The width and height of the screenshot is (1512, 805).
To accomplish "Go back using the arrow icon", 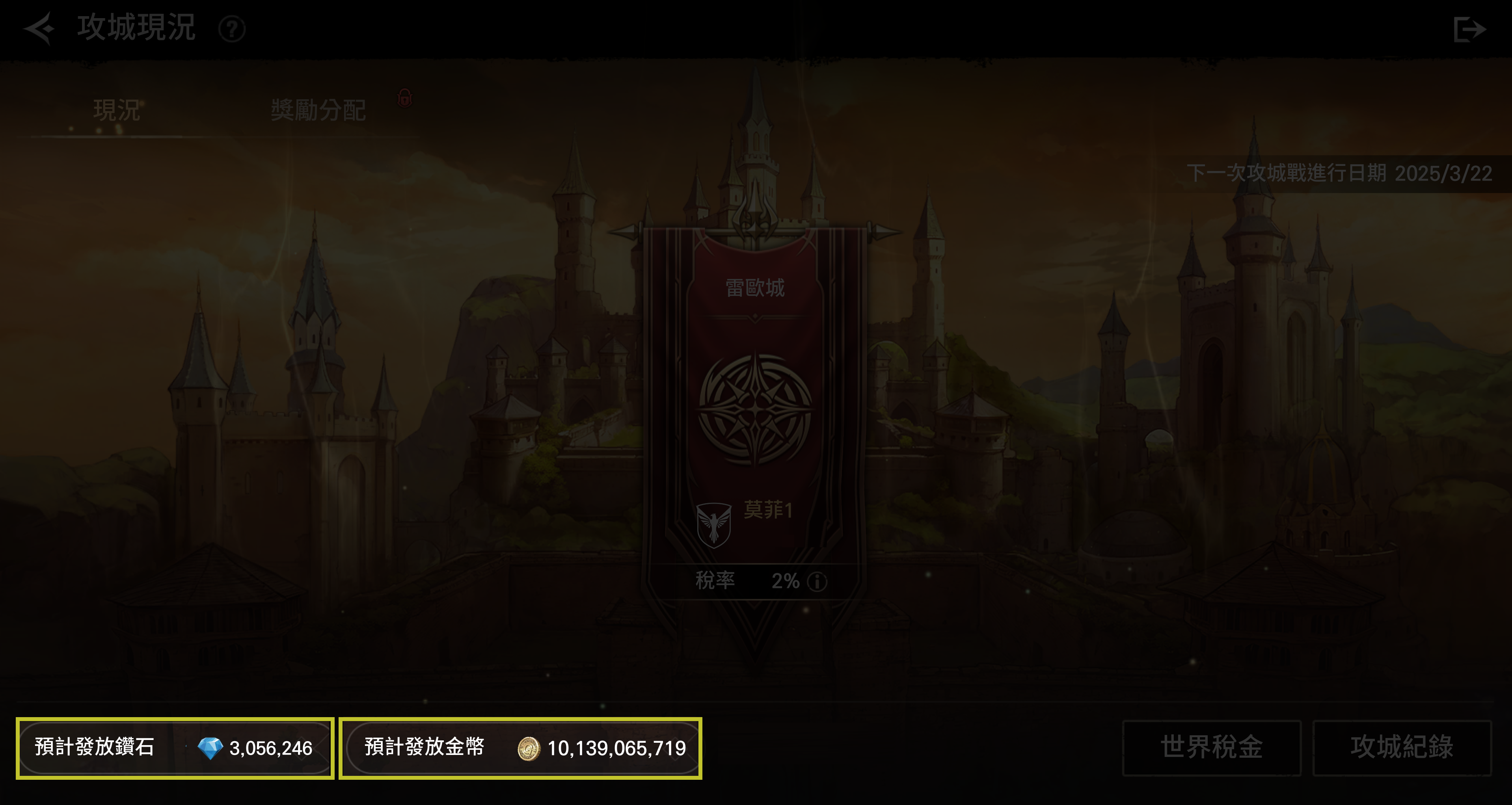I will click(39, 28).
